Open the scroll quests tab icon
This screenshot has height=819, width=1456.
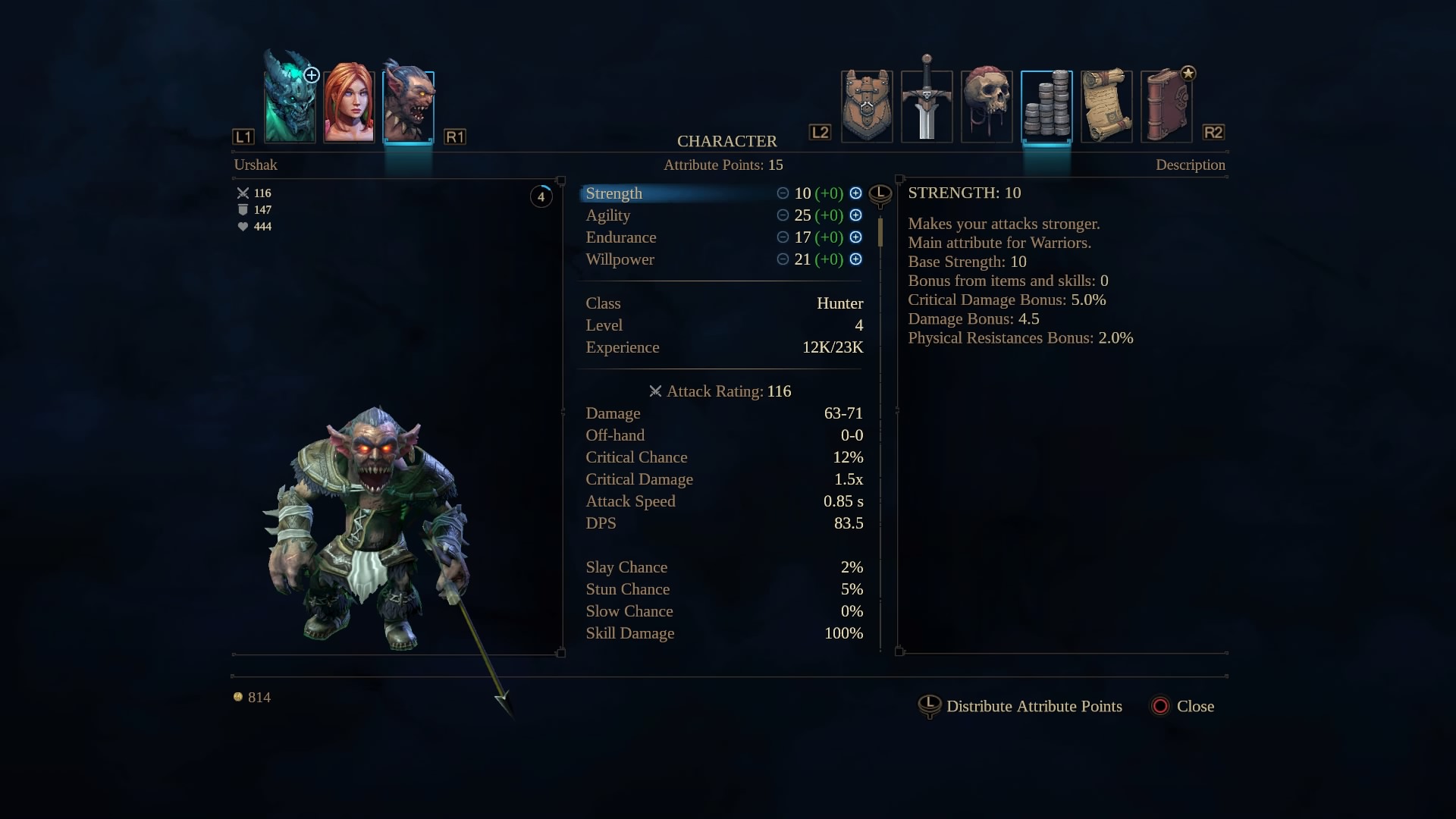coord(1106,105)
